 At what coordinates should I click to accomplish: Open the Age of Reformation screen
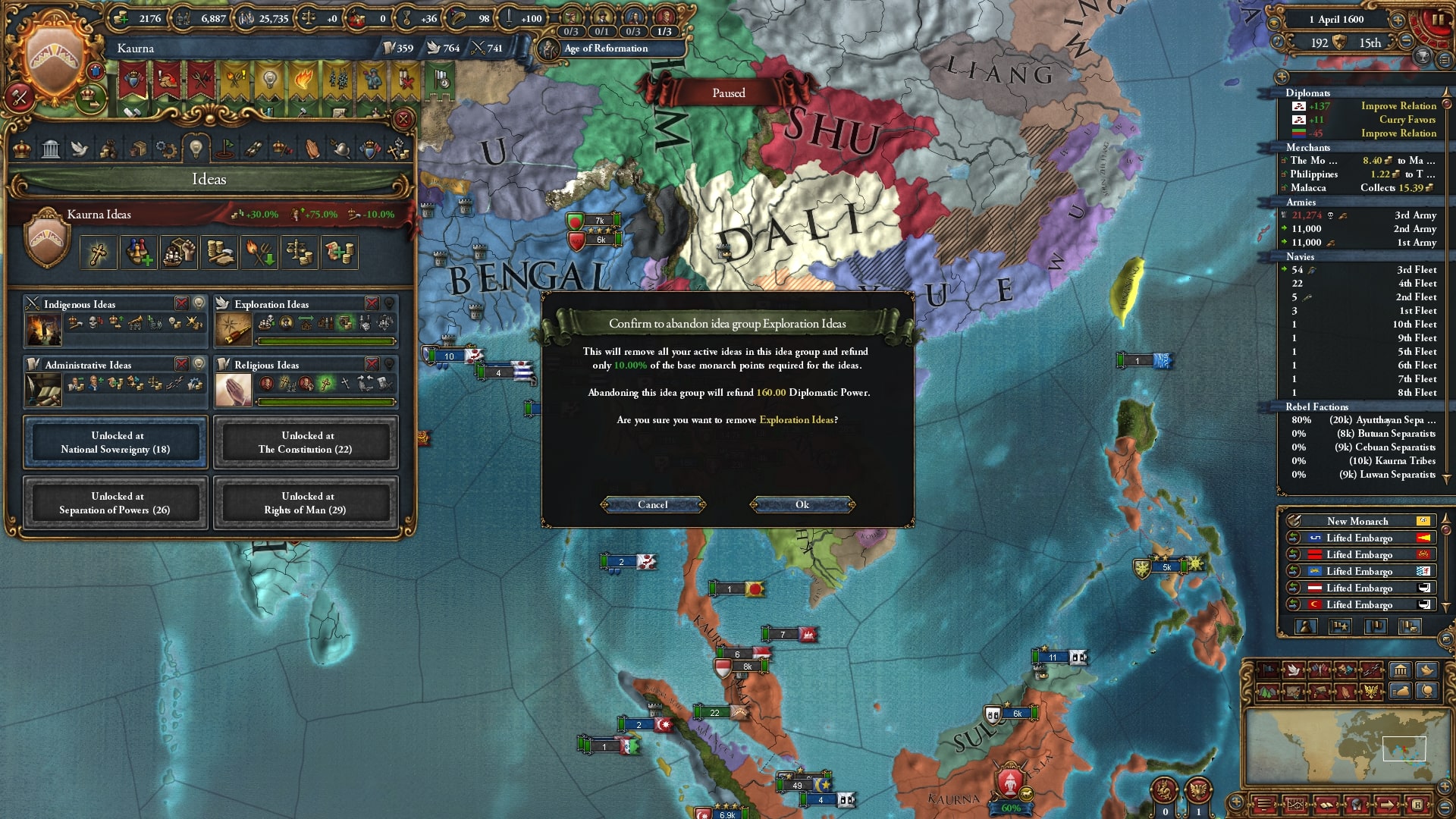point(605,49)
